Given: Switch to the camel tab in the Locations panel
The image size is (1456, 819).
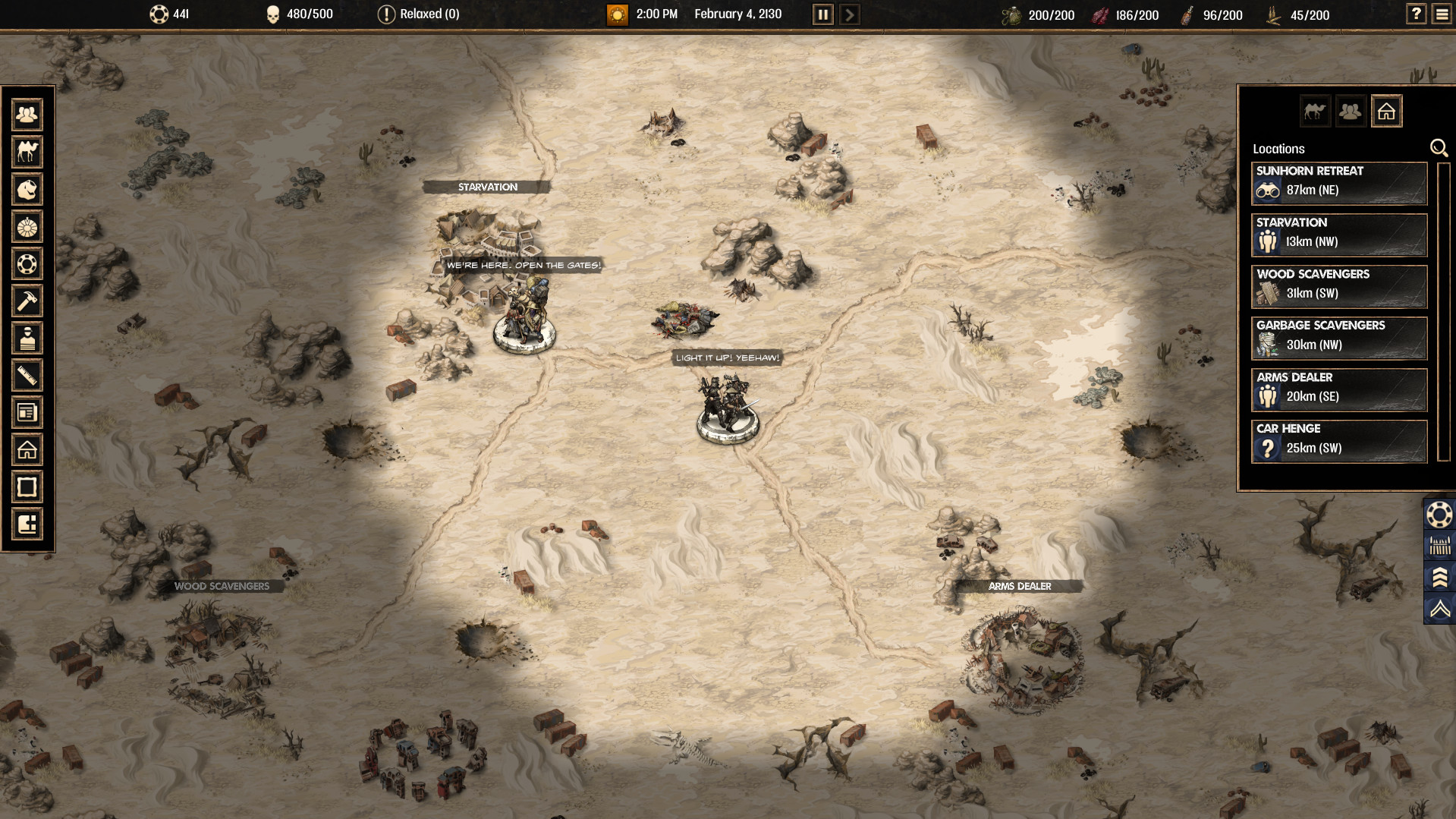Looking at the screenshot, I should coord(1316,111).
